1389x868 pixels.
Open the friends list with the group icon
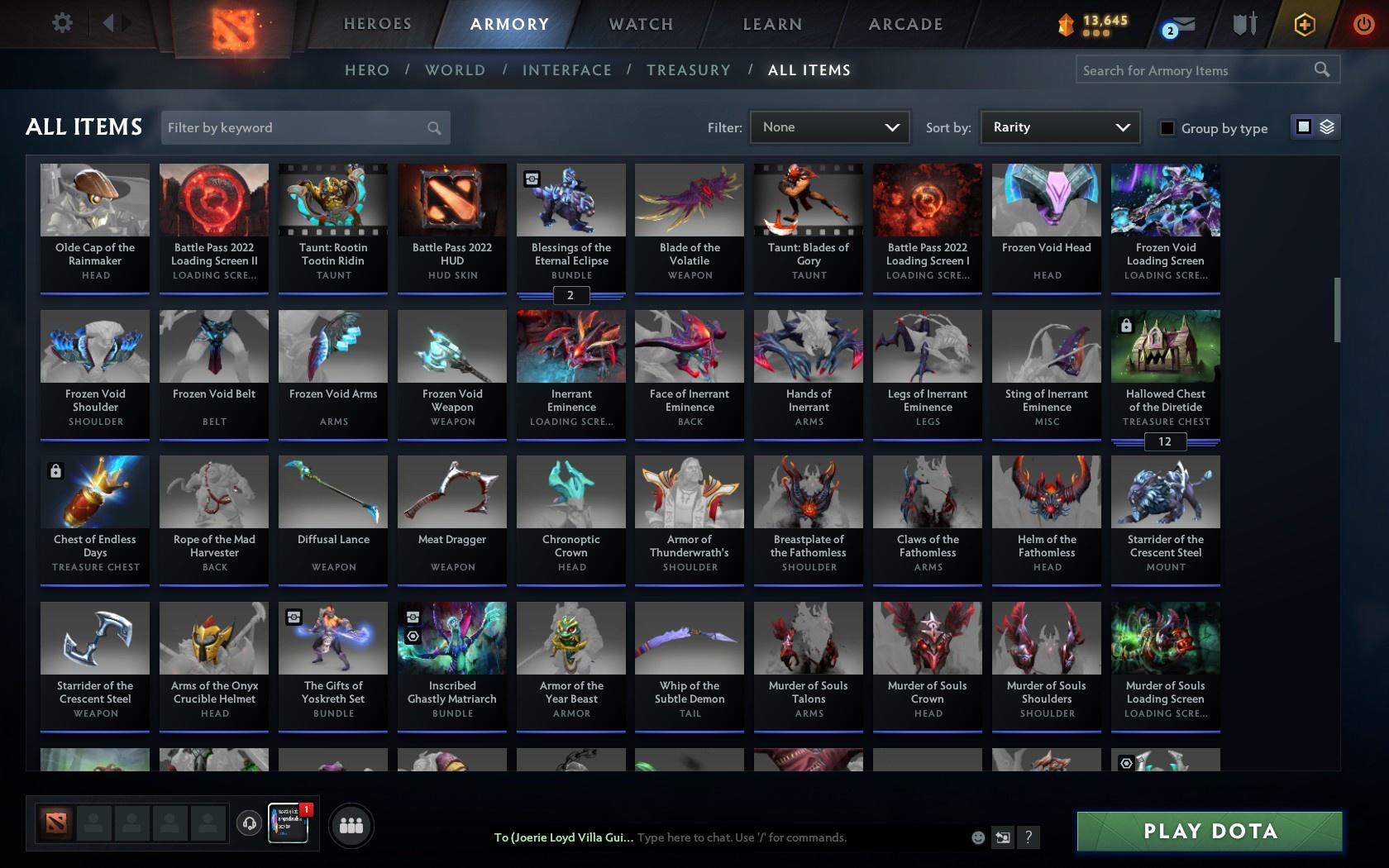pos(351,825)
